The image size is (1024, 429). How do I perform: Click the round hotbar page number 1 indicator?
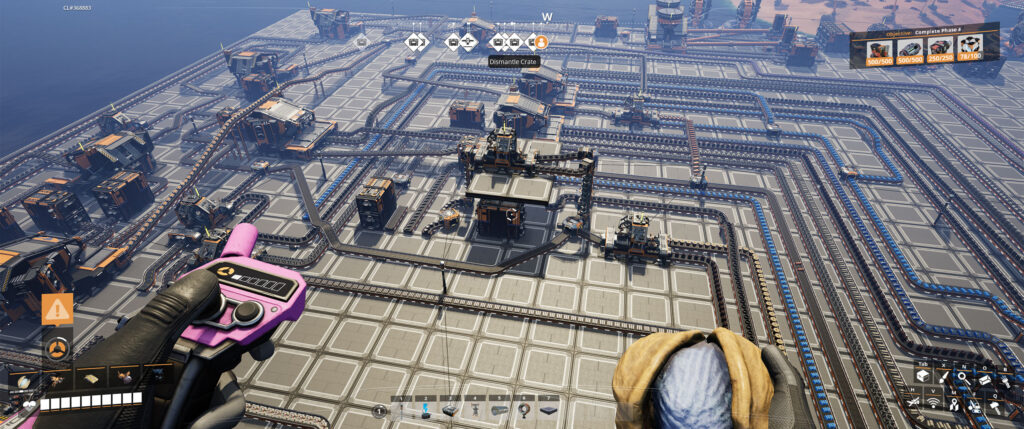379,411
